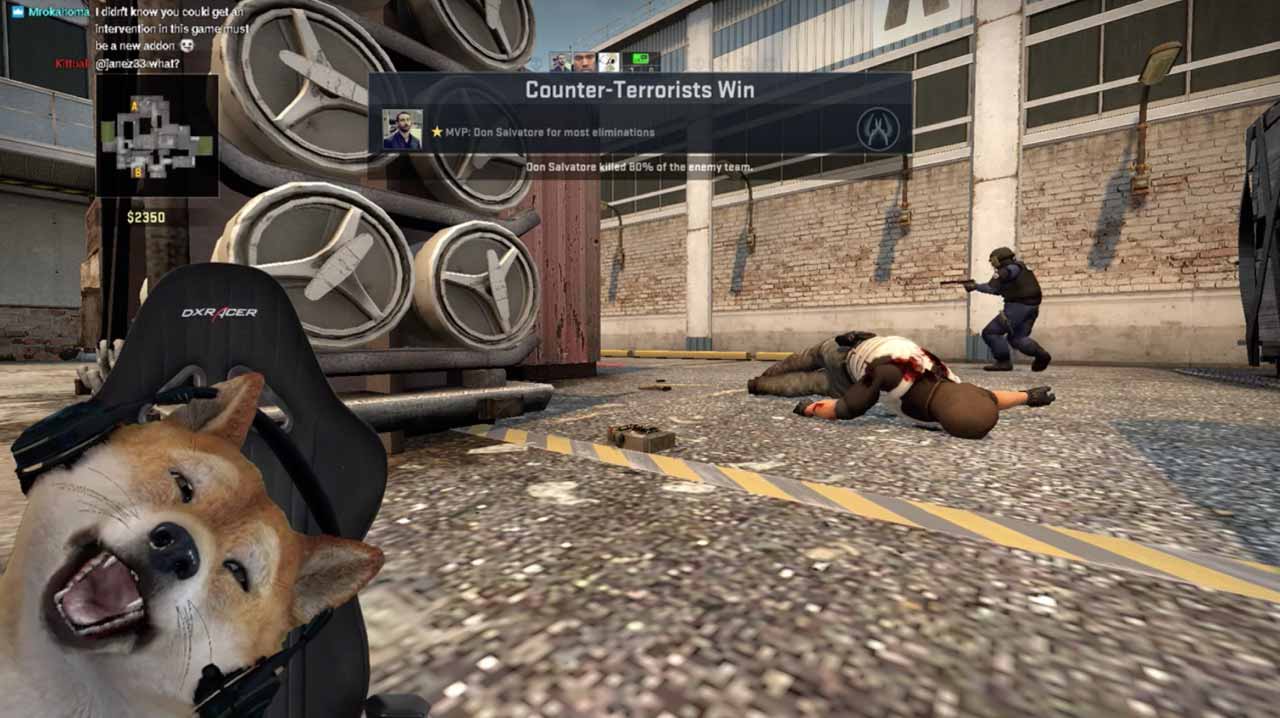Click the Counter-Terrorists Win banner
This screenshot has height=718, width=1280.
[x=640, y=89]
